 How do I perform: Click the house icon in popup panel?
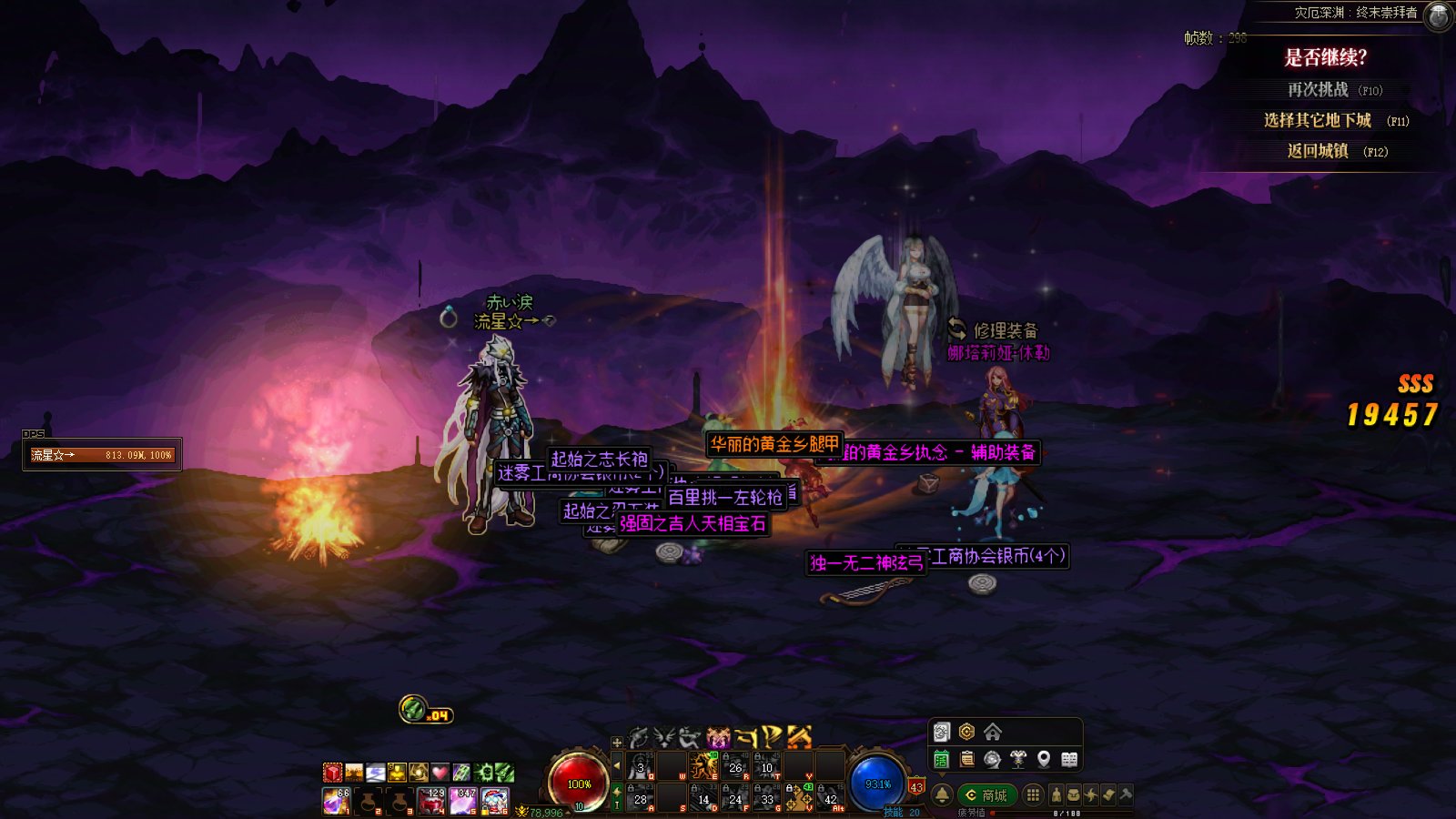click(993, 733)
